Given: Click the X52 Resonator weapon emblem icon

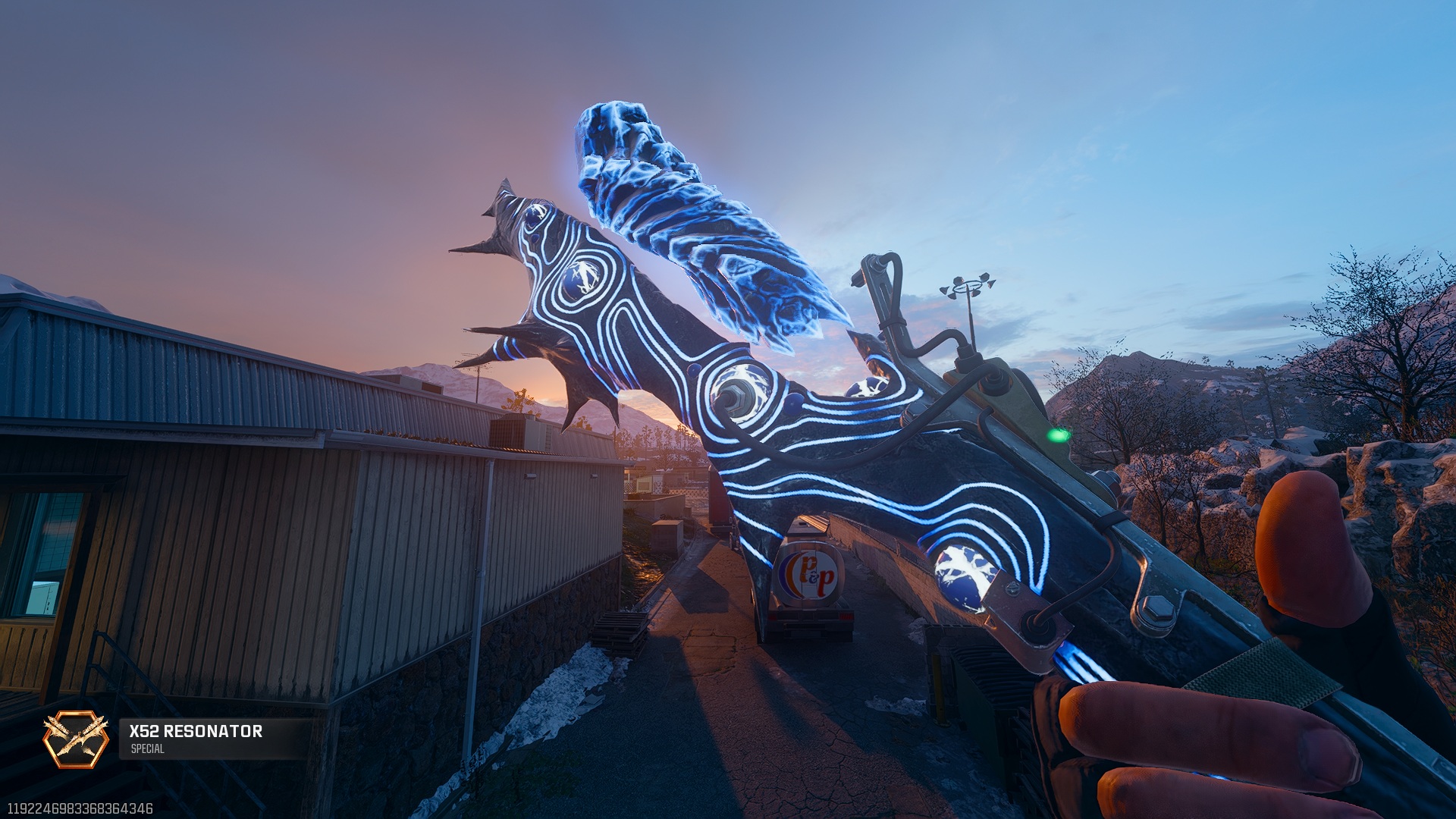Looking at the screenshot, I should coord(75,739).
